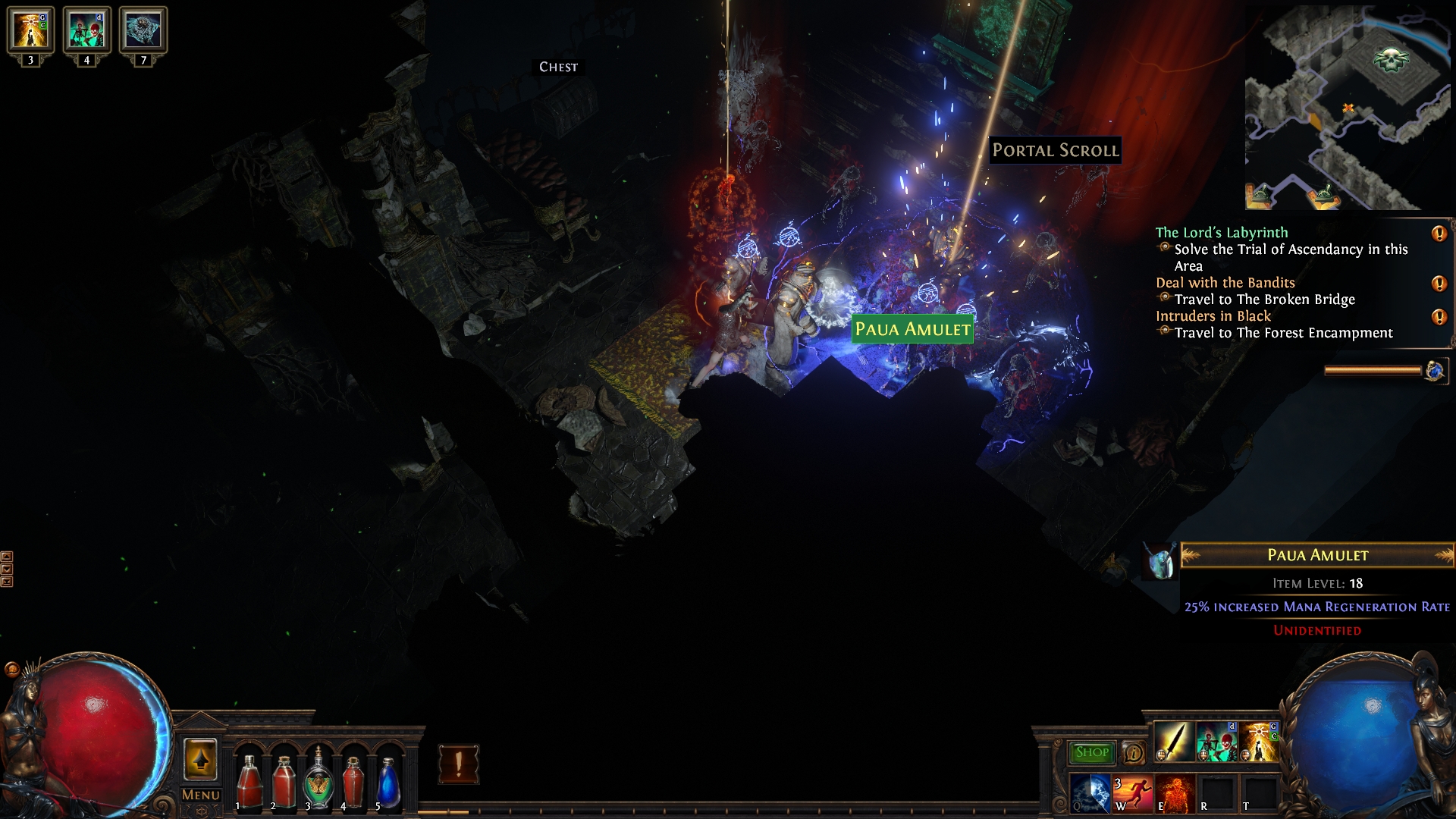Select the sword default attack skill
This screenshot has width=1456, height=819.
pyautogui.click(x=1174, y=742)
